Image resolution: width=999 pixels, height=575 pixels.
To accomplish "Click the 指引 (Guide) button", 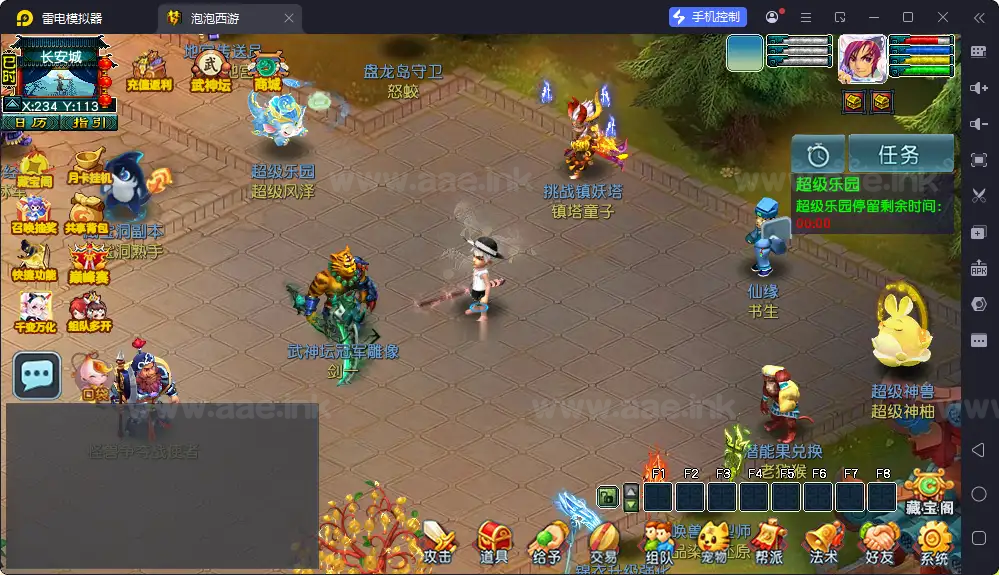I will pos(90,122).
